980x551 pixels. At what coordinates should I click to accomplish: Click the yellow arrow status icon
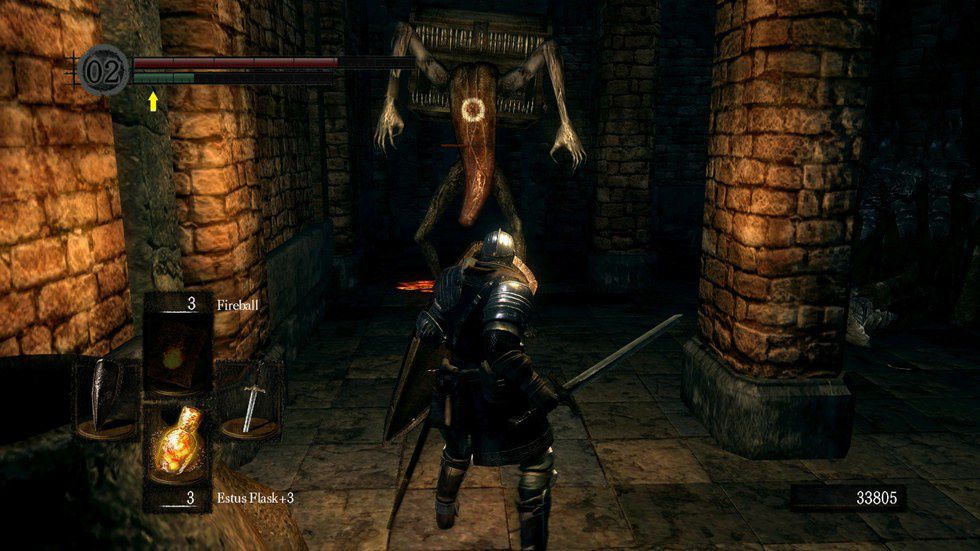click(153, 100)
